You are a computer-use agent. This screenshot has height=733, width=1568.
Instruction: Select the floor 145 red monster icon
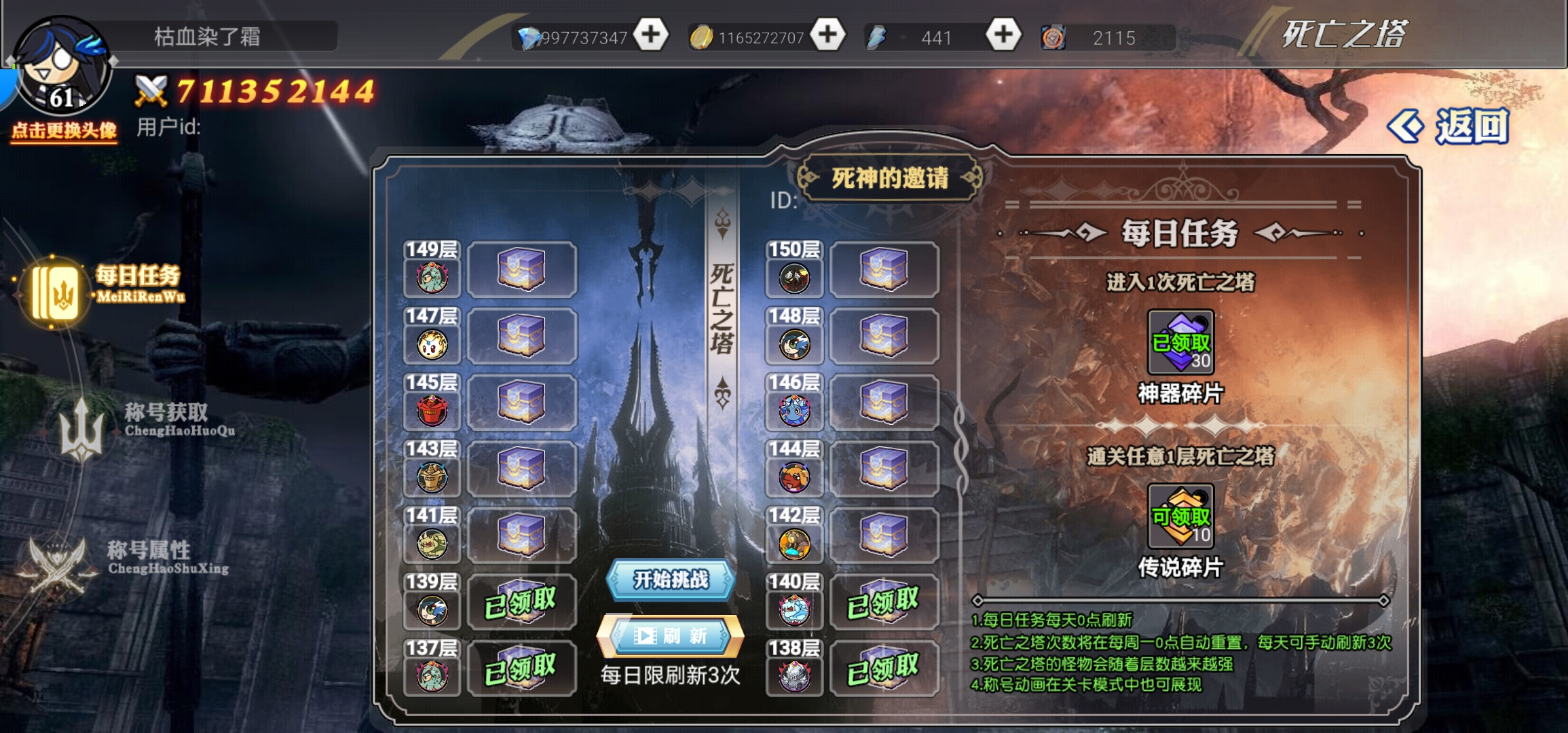(432, 411)
